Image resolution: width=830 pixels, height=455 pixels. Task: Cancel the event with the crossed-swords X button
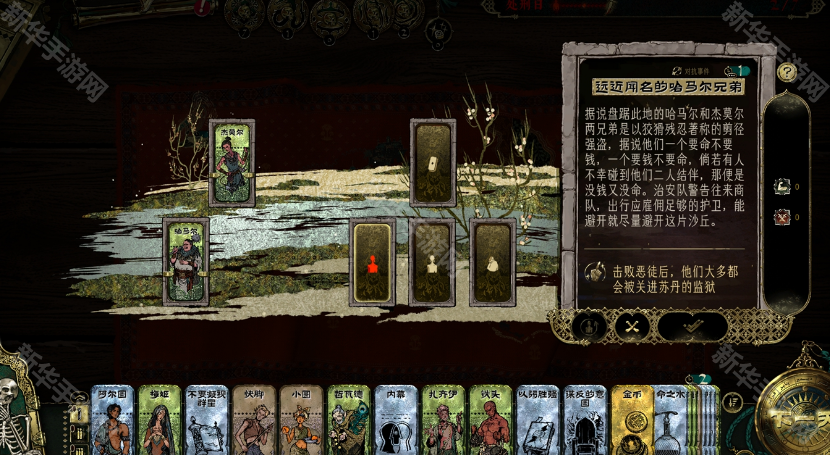pos(632,326)
